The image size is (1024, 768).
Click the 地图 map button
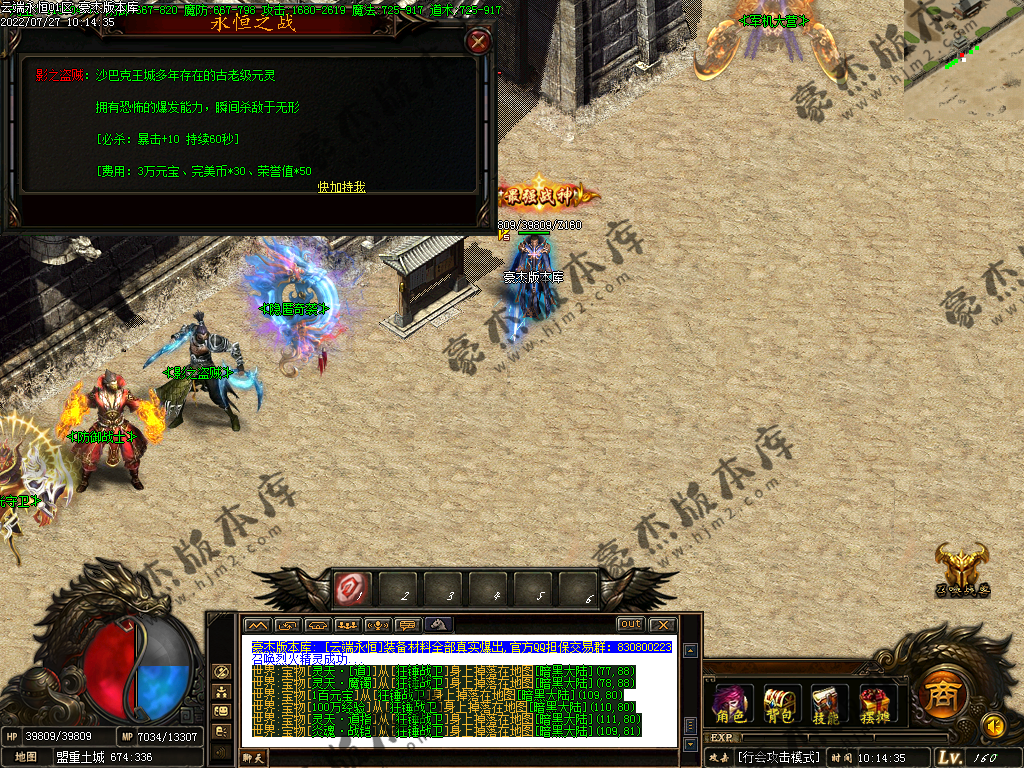(x=26, y=757)
